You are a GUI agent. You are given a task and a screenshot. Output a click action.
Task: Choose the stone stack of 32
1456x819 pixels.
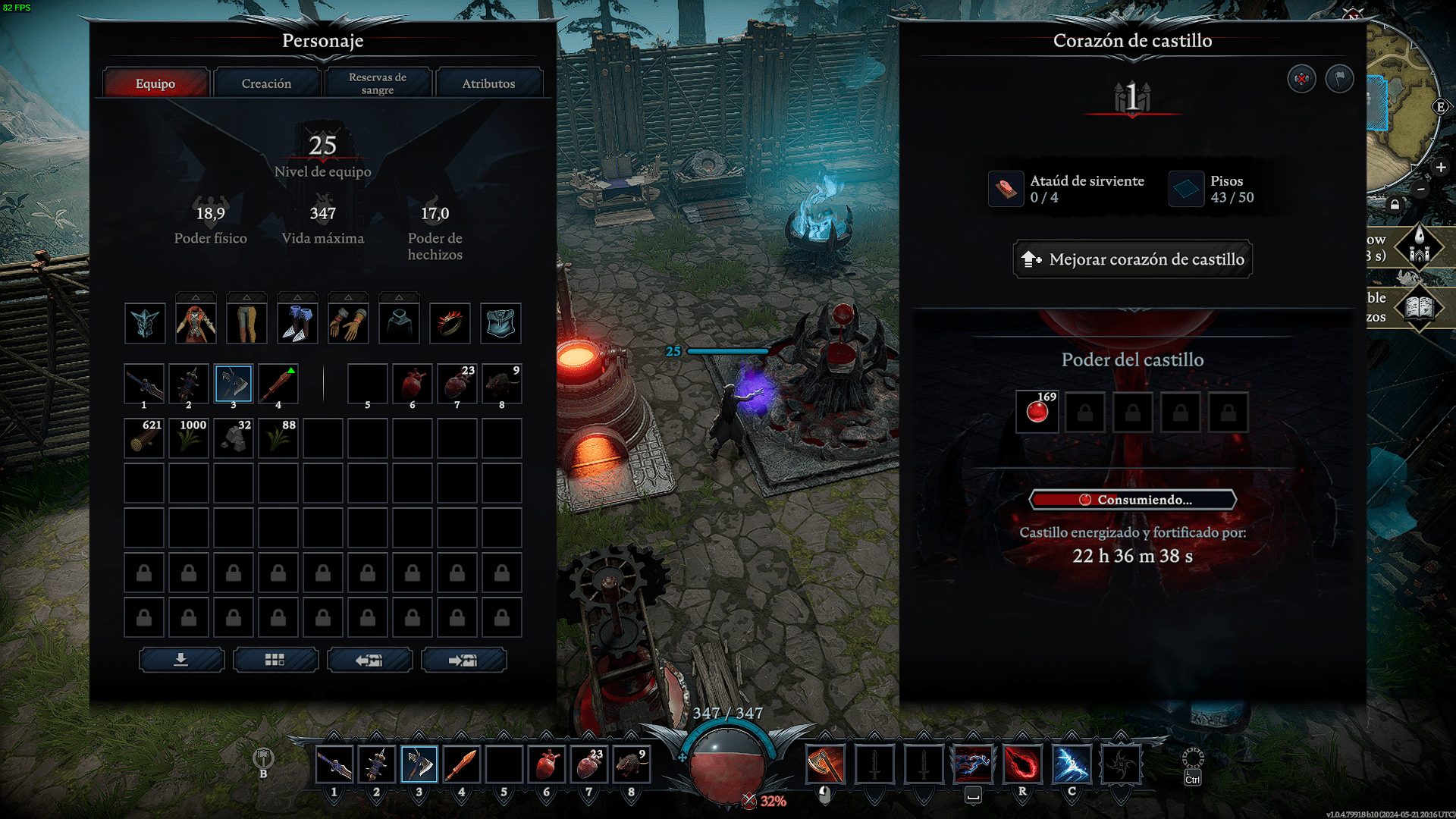234,438
